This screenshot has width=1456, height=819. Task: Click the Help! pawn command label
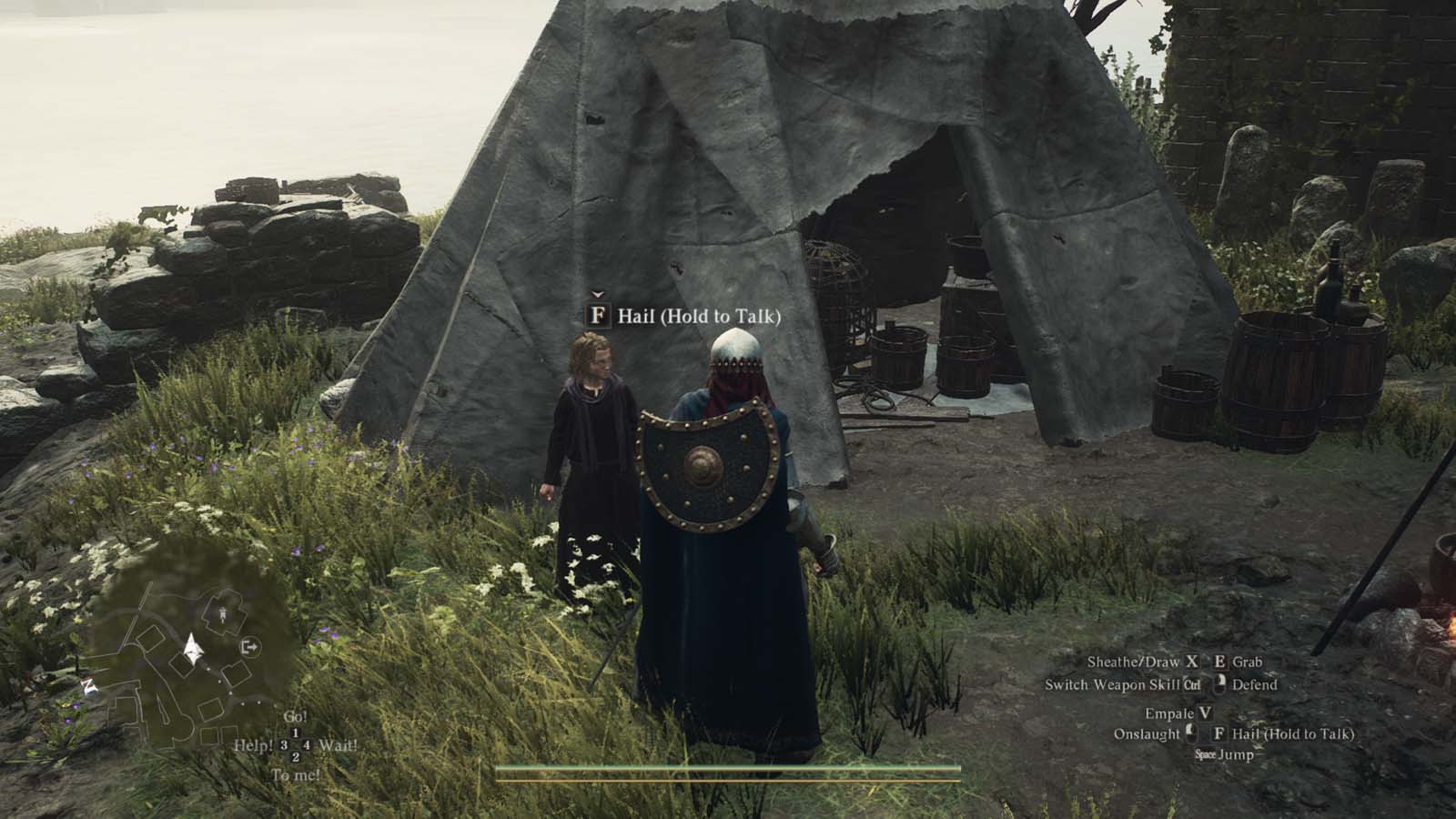click(x=254, y=744)
